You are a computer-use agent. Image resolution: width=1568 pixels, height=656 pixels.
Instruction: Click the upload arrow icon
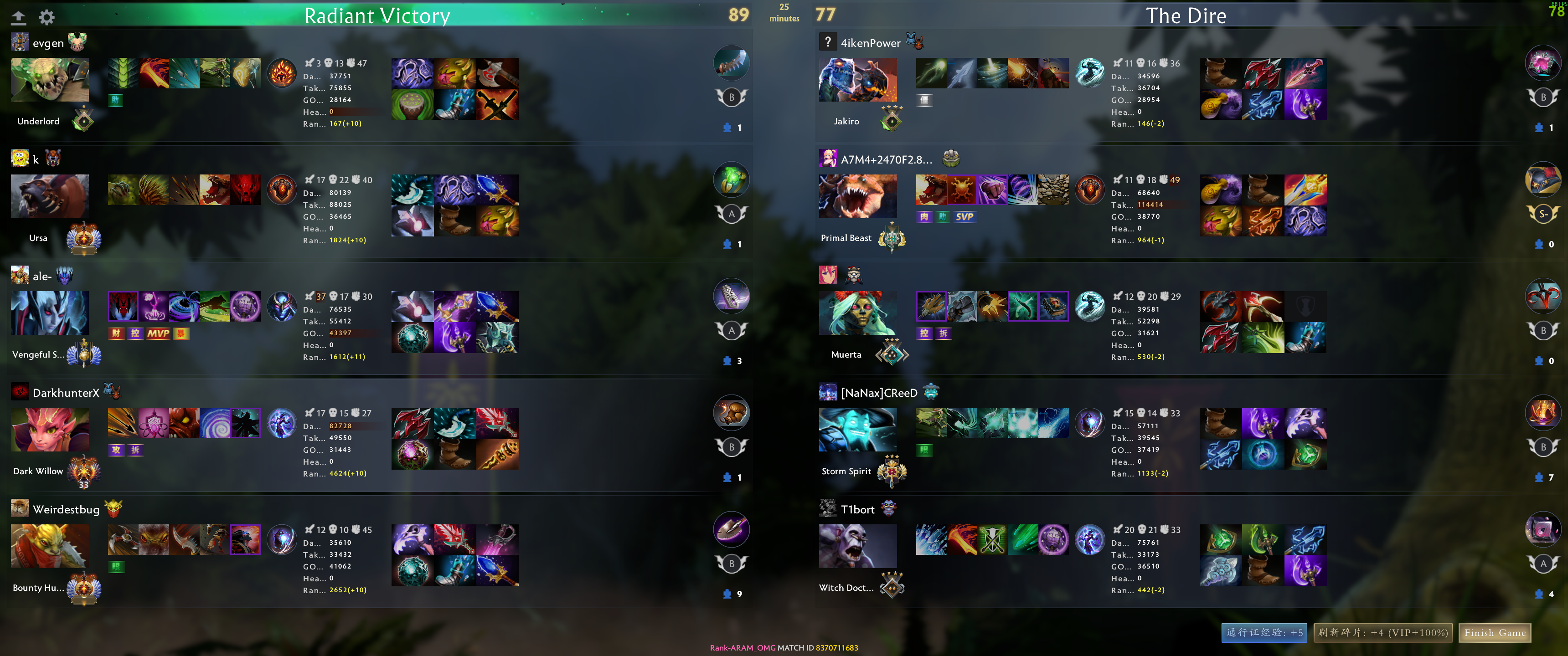(x=19, y=18)
